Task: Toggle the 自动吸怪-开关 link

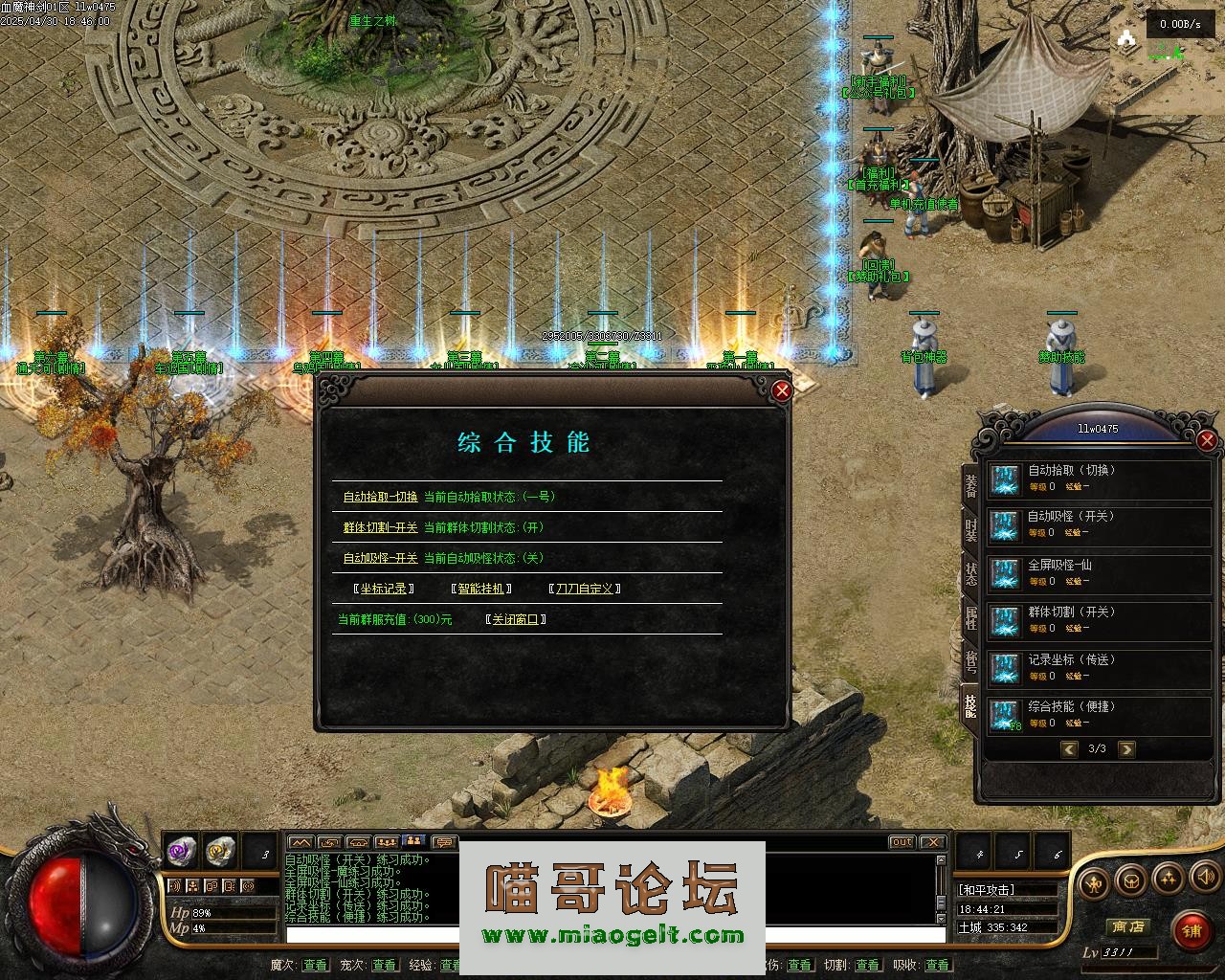Action: coord(380,558)
